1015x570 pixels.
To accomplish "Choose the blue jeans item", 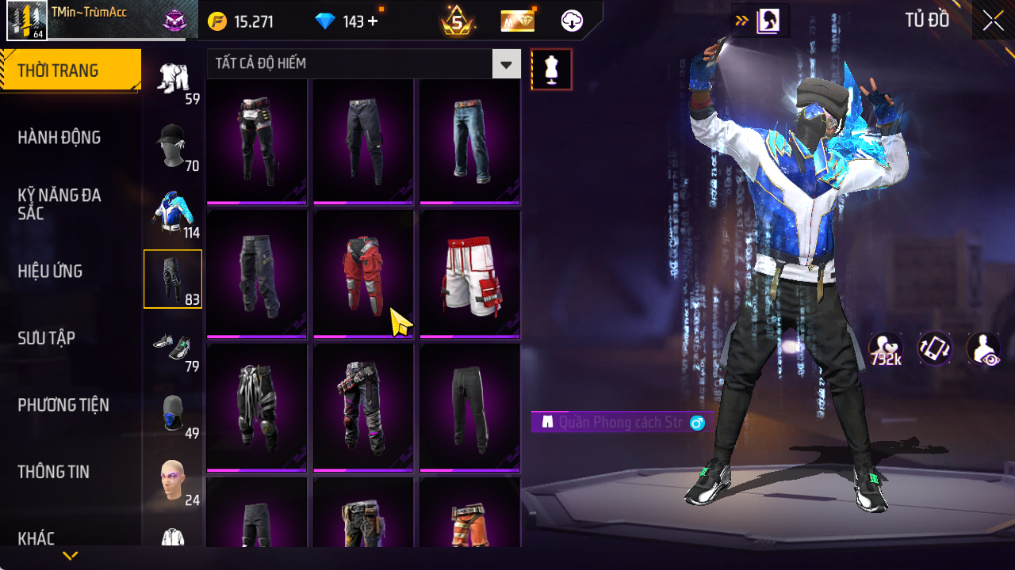I will (469, 138).
